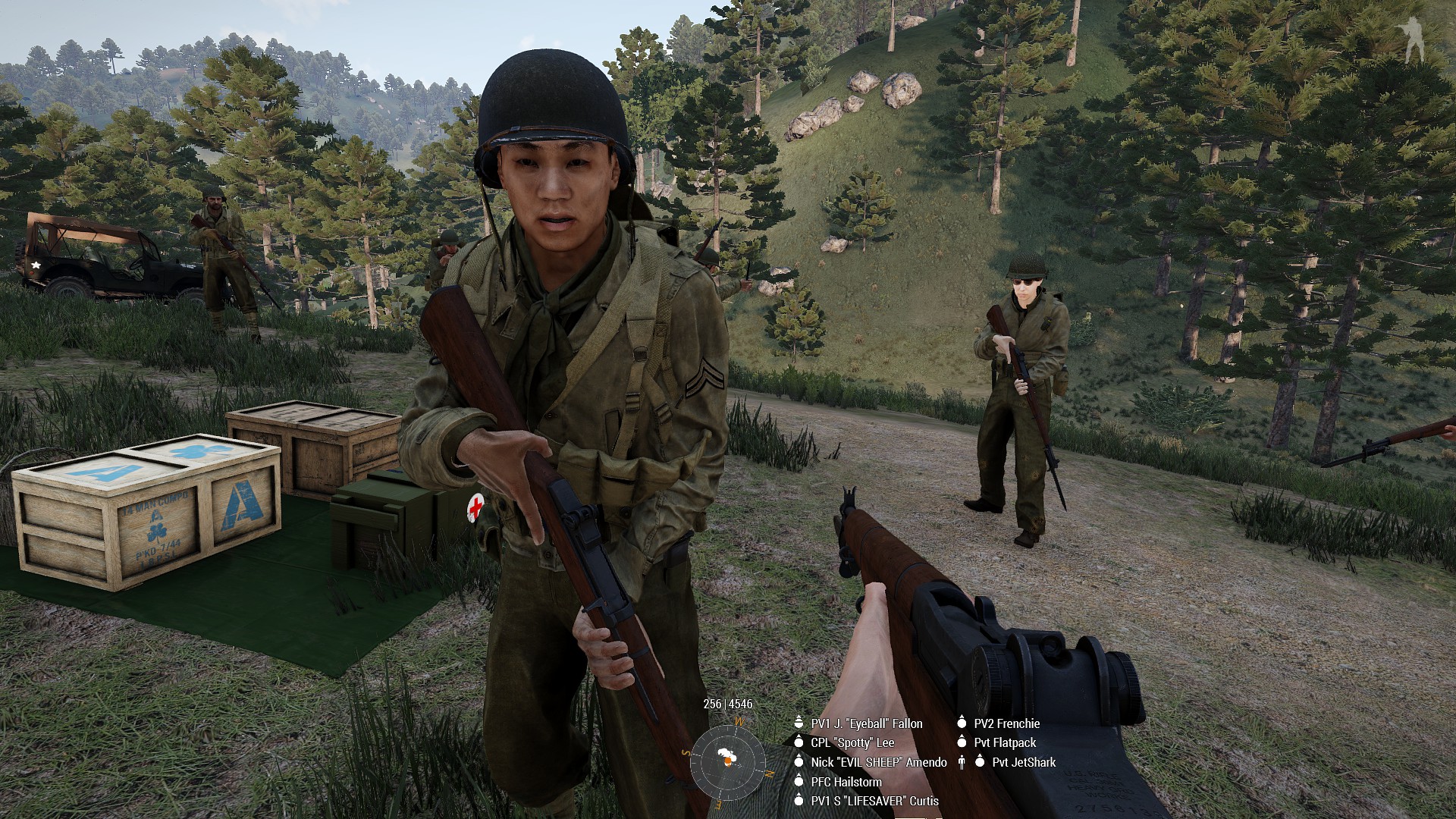Choose Nick "EVIL SHEEP" Amendo squad entry
This screenshot has height=819, width=1456.
pos(878,762)
